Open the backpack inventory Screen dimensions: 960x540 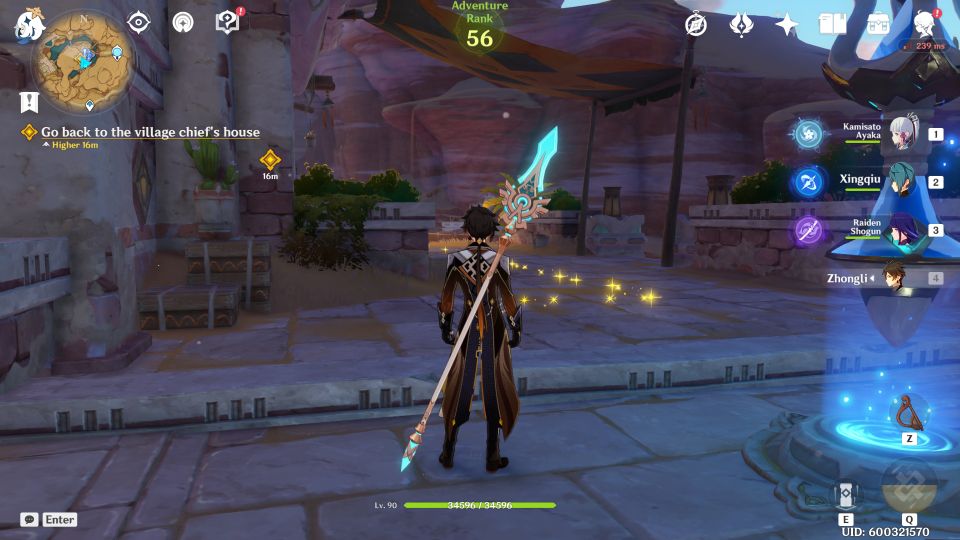tap(878, 25)
